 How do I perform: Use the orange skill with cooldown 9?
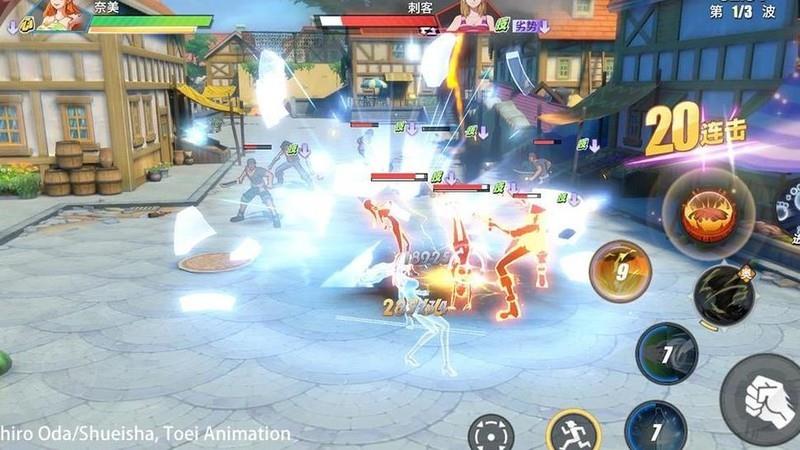[620, 271]
